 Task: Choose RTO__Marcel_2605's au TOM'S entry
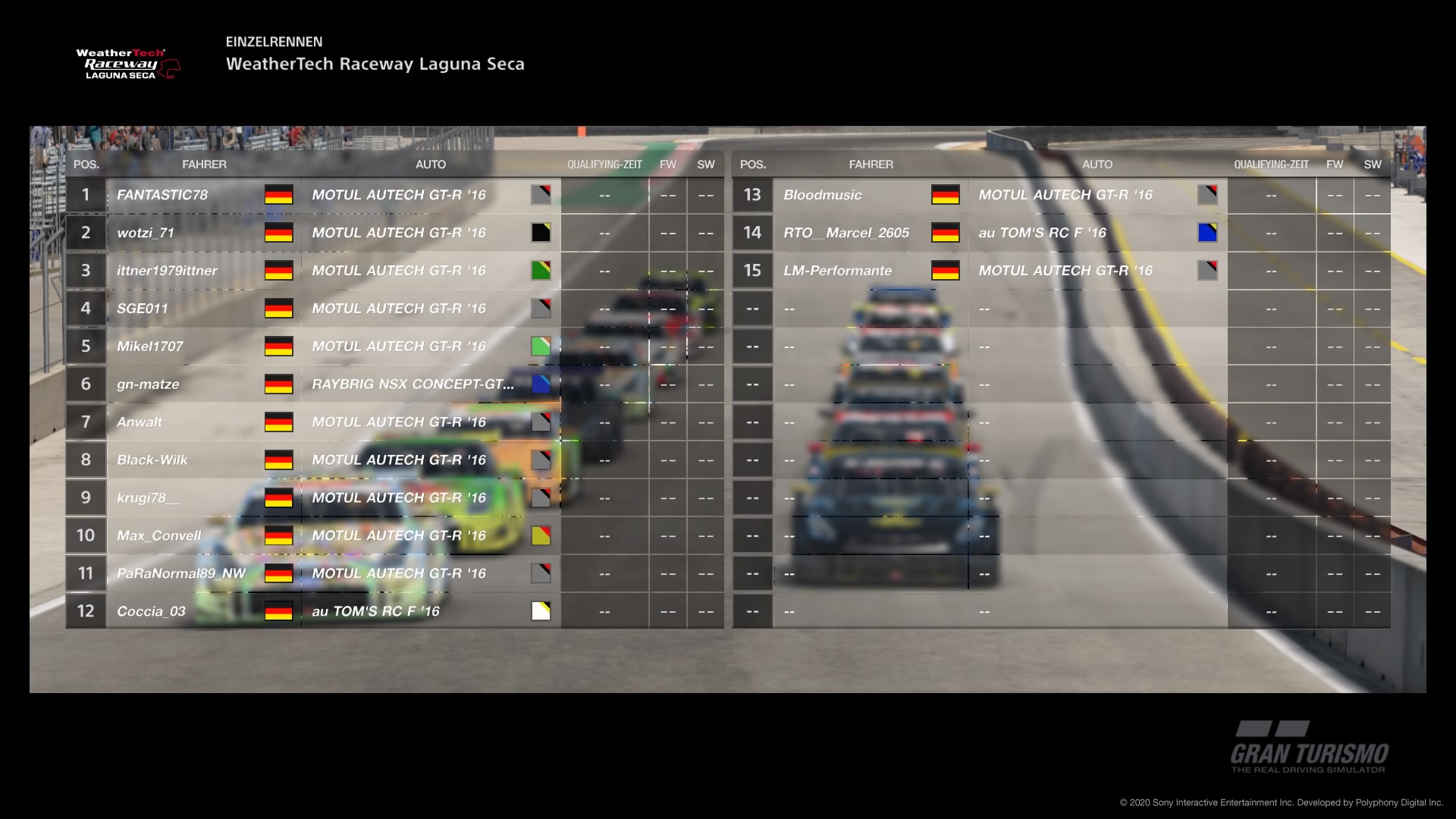click(x=1042, y=233)
